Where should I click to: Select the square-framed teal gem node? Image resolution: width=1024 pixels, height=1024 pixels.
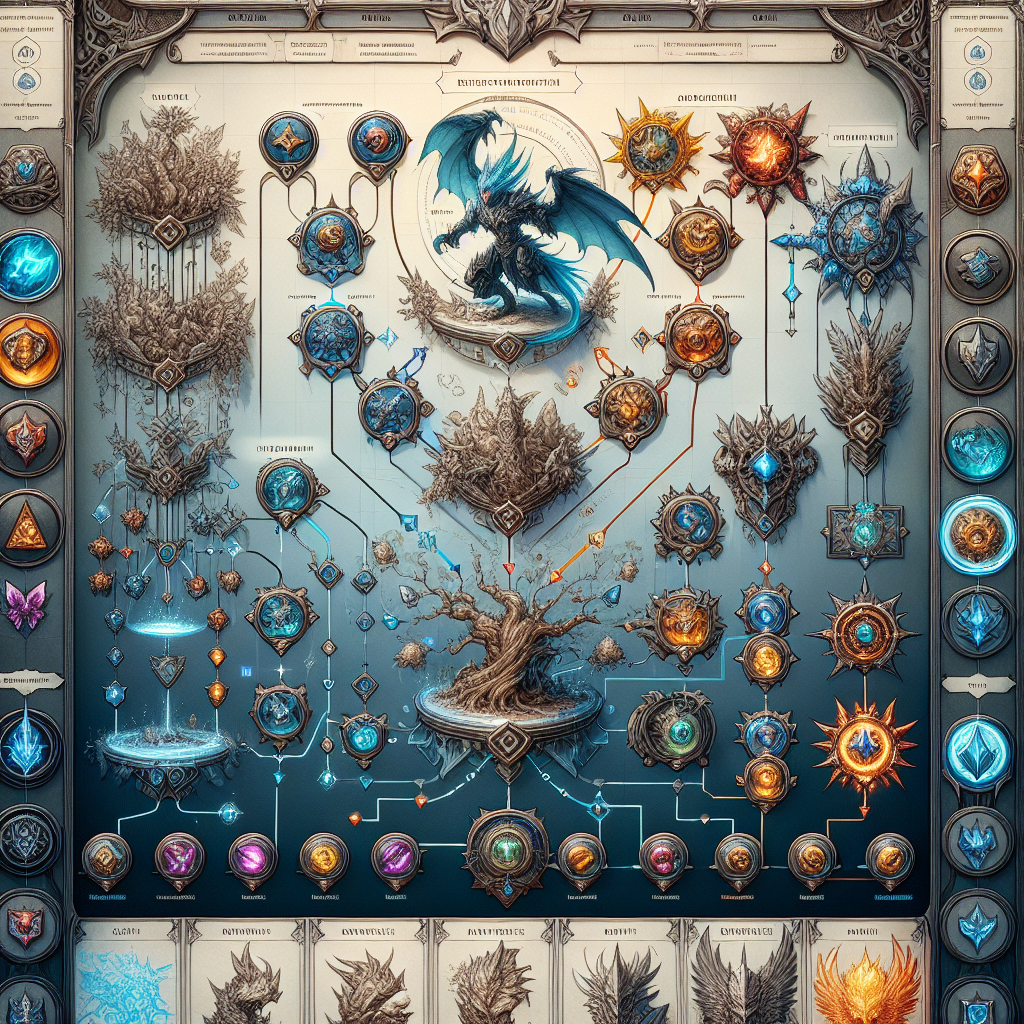click(x=863, y=531)
